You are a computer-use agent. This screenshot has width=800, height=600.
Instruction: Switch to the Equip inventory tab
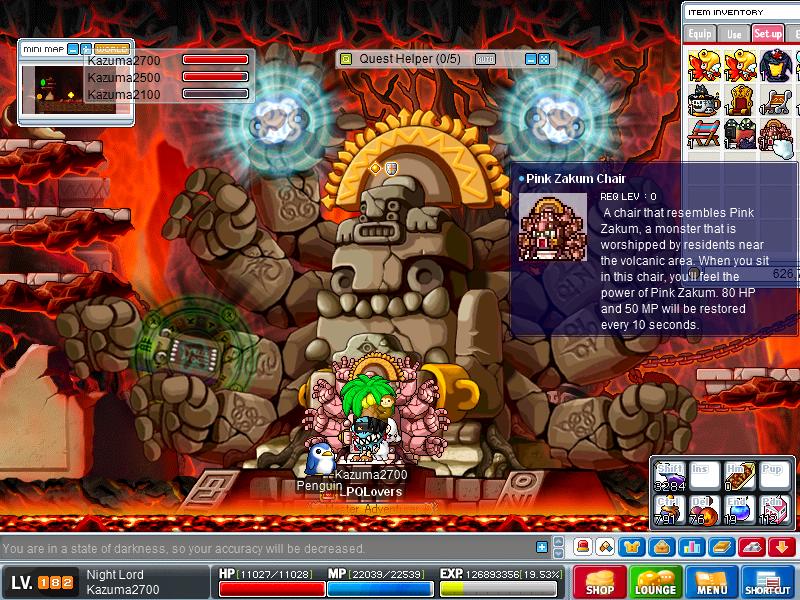tap(700, 34)
